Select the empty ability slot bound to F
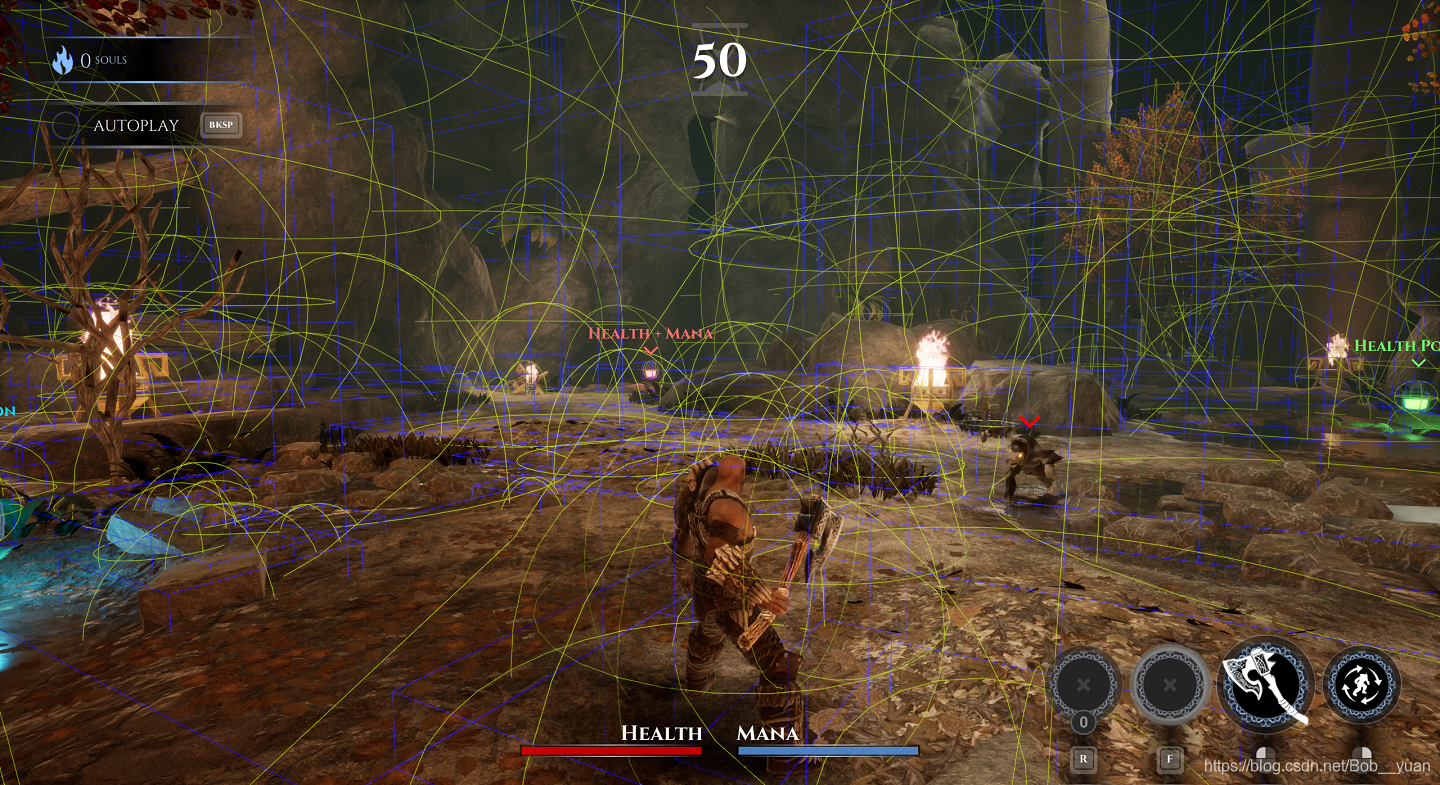Screen dimensions: 1440x785 tap(1170, 686)
